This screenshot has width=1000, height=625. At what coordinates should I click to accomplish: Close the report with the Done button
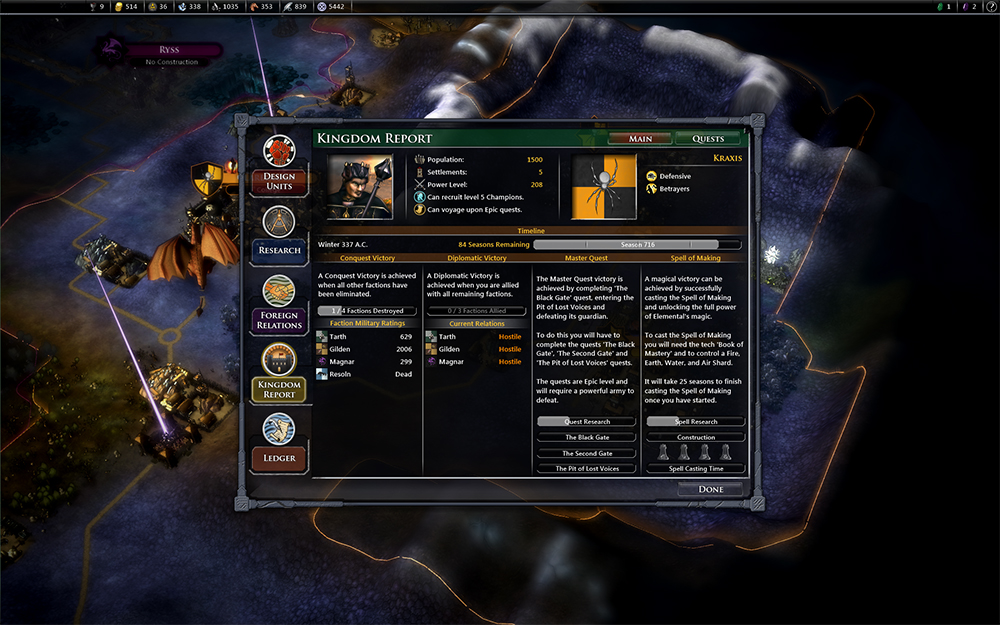click(x=711, y=489)
